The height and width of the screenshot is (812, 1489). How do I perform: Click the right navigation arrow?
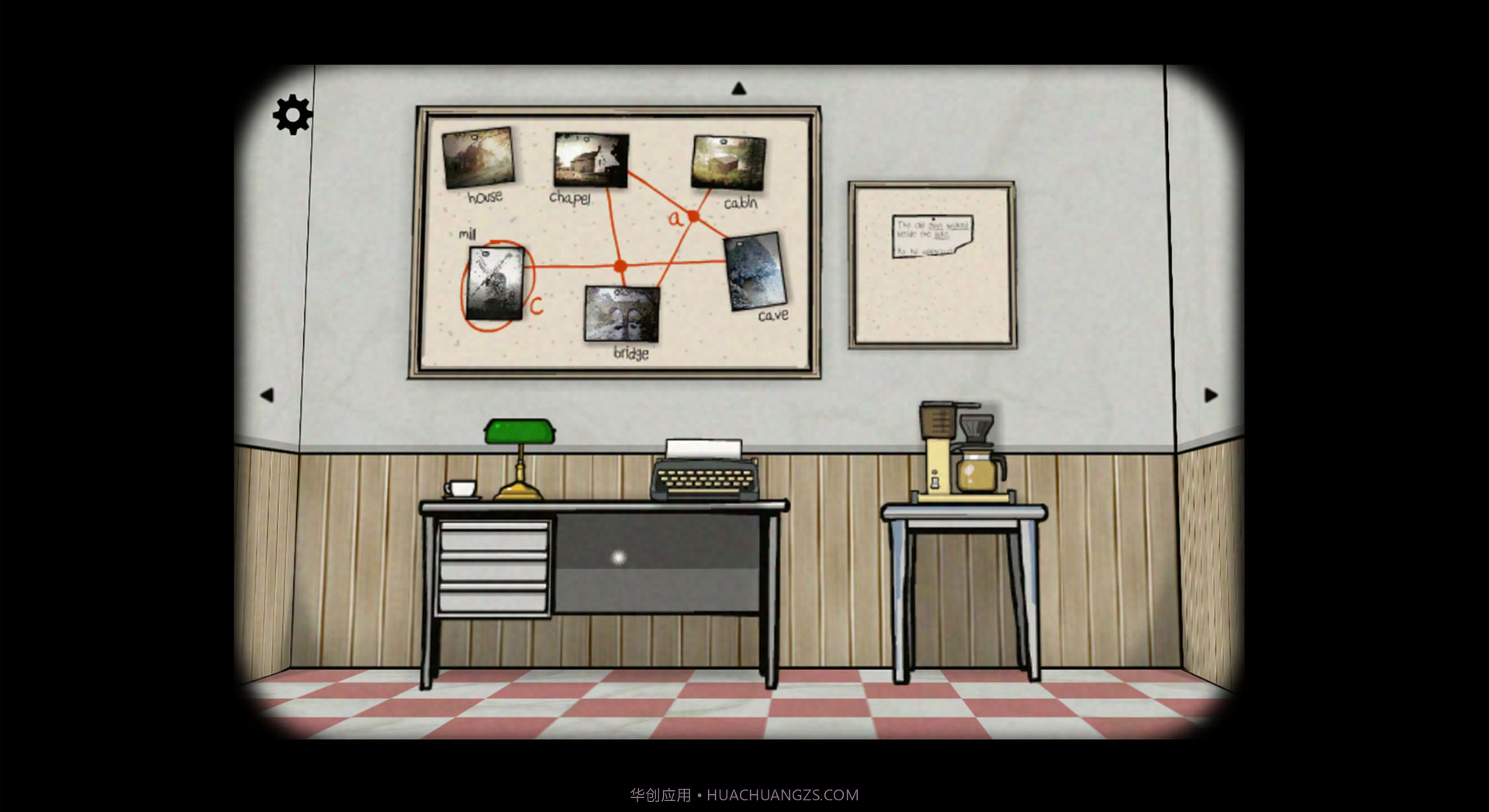(x=1211, y=395)
